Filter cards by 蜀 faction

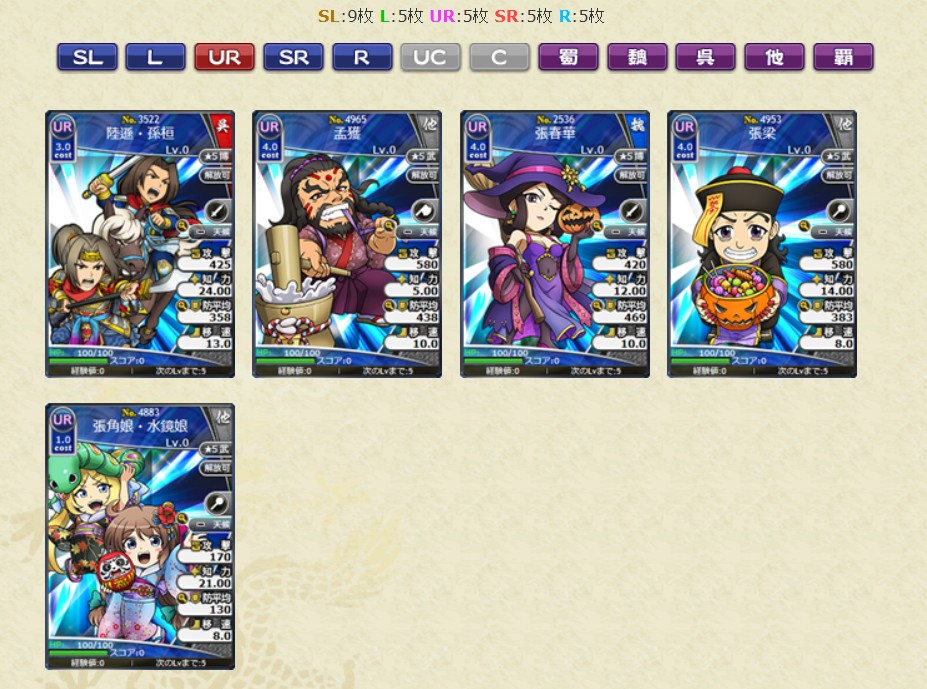[568, 57]
